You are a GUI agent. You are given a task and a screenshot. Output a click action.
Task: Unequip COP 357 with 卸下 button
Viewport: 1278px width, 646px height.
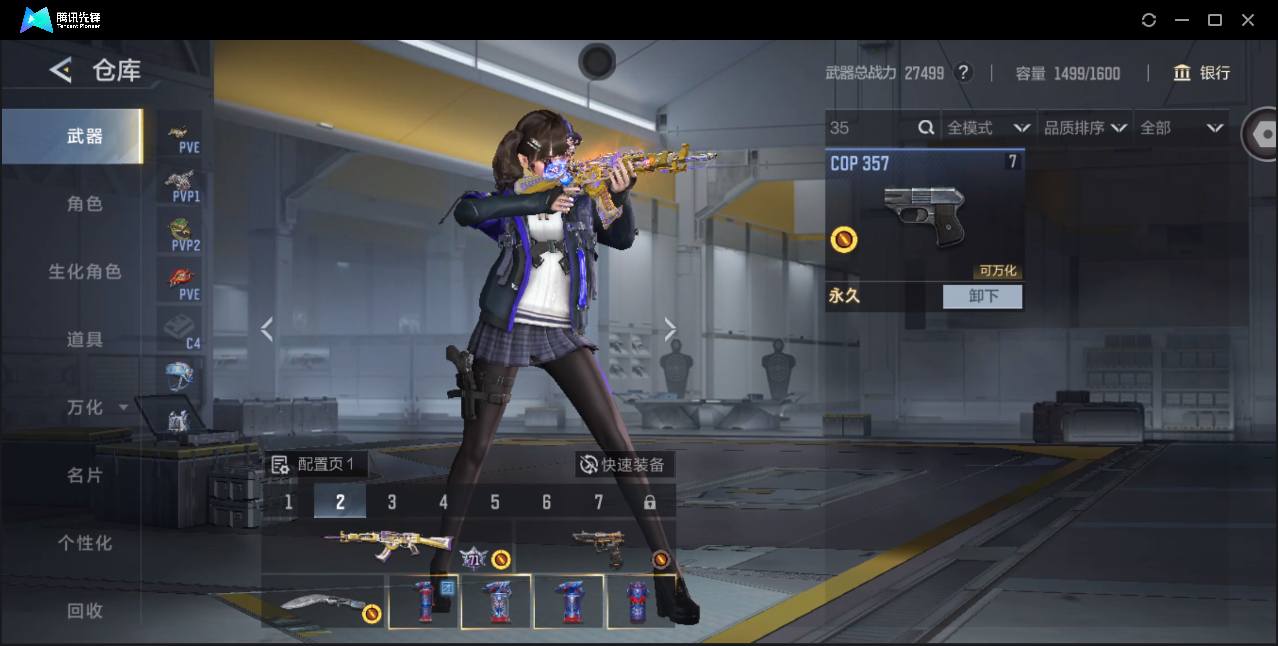click(x=982, y=296)
